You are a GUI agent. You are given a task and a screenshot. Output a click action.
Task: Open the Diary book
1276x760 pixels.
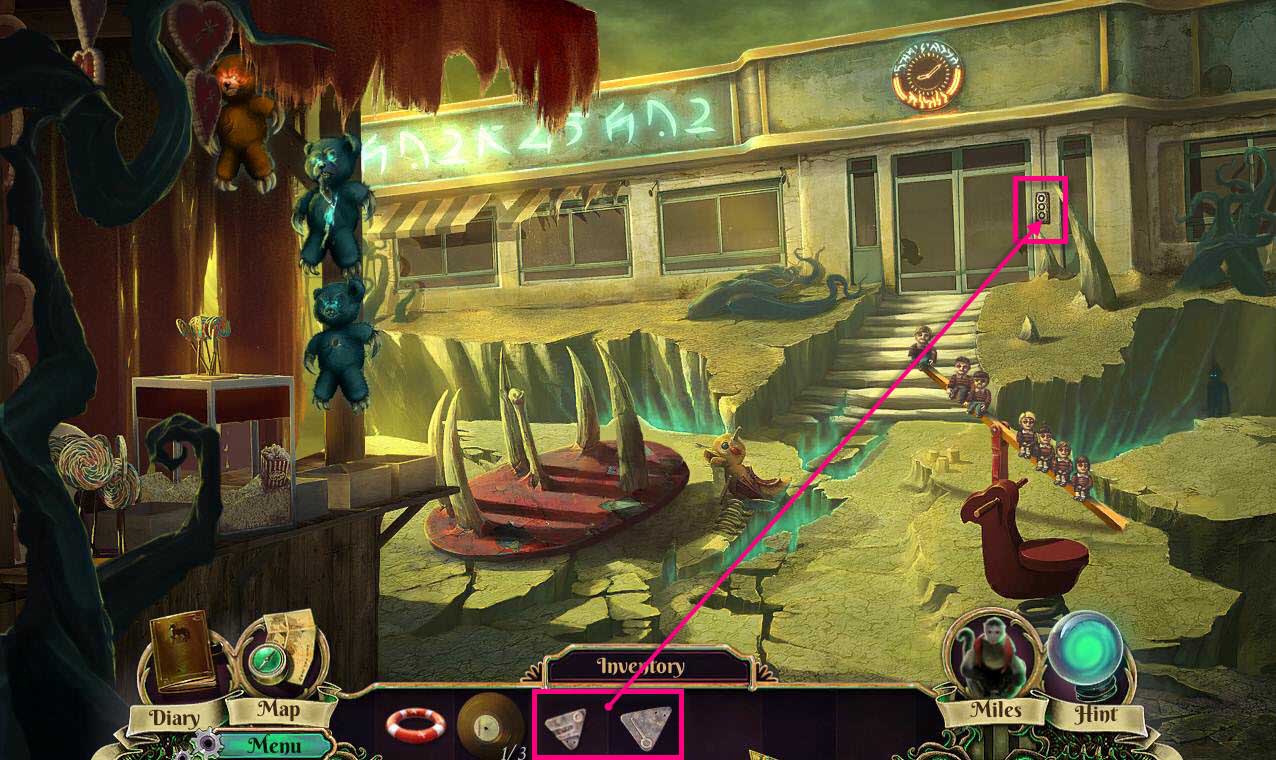click(181, 654)
